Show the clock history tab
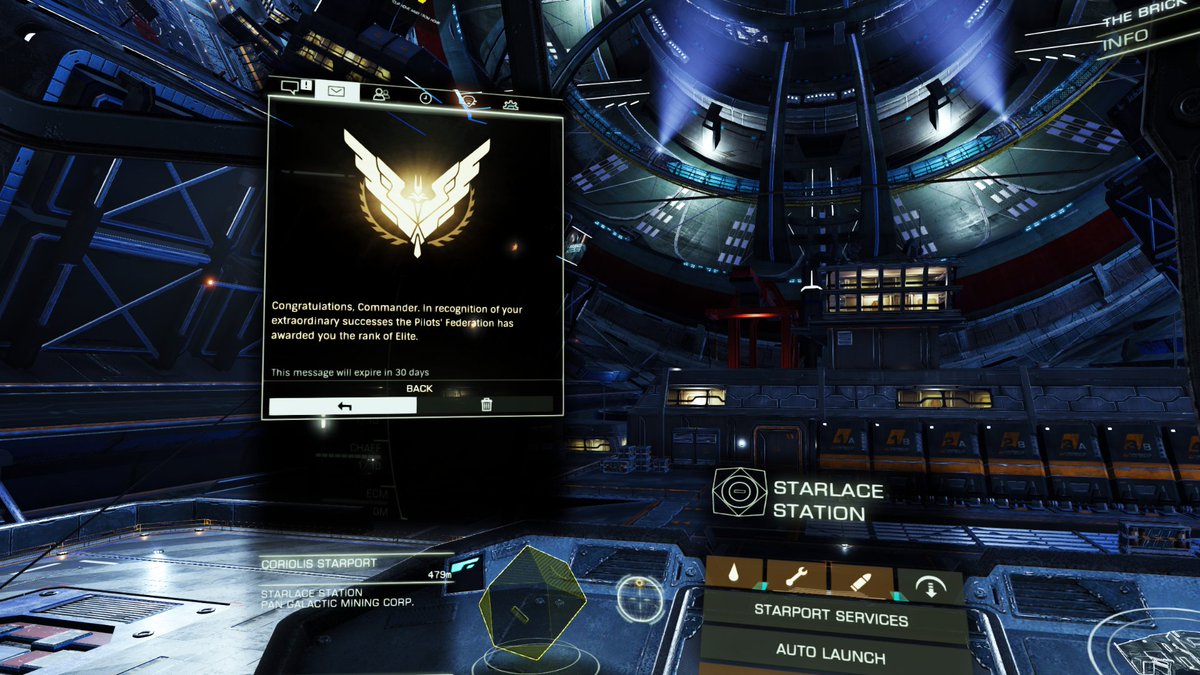 point(425,97)
